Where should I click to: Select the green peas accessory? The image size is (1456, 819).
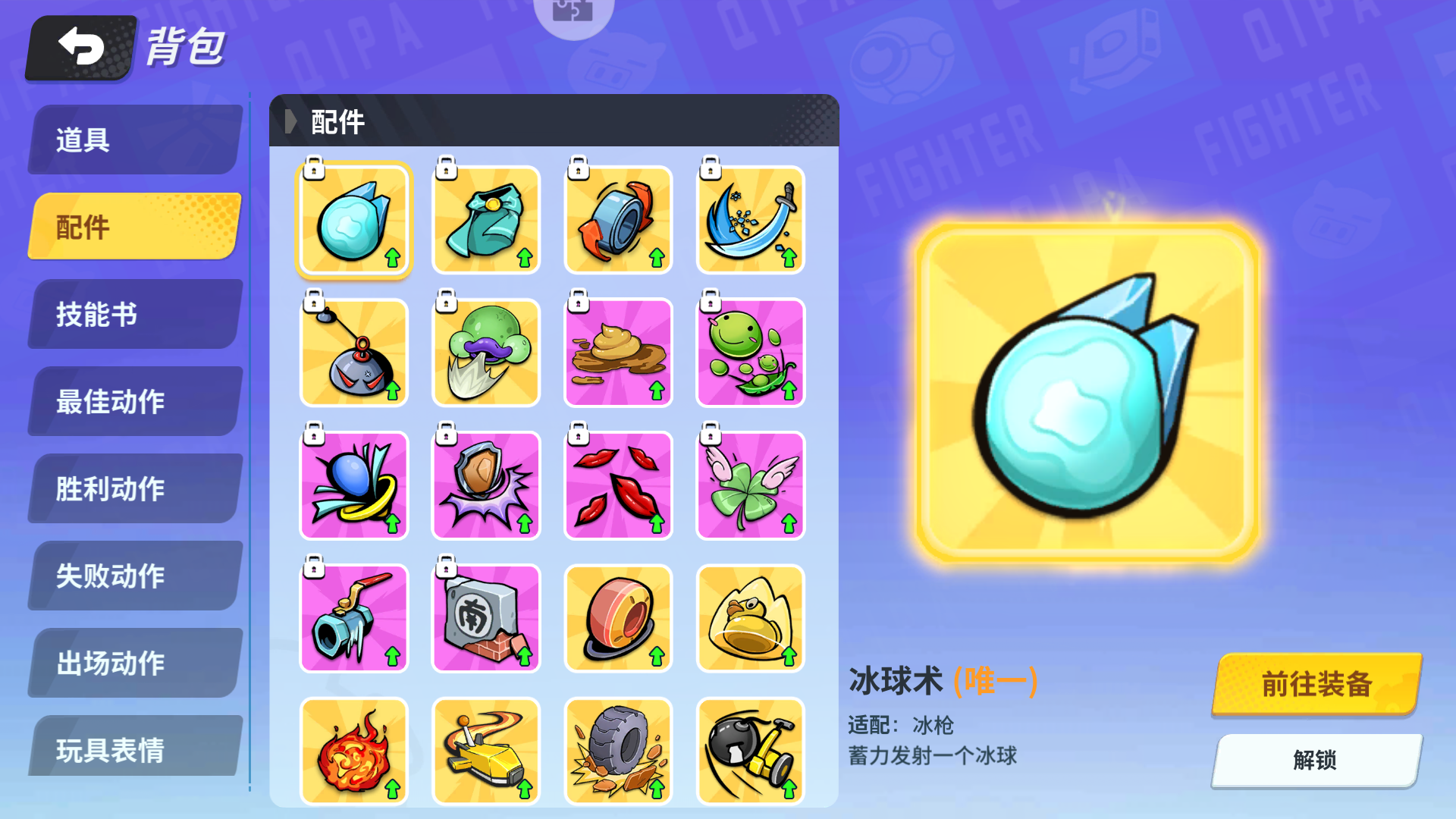[750, 352]
